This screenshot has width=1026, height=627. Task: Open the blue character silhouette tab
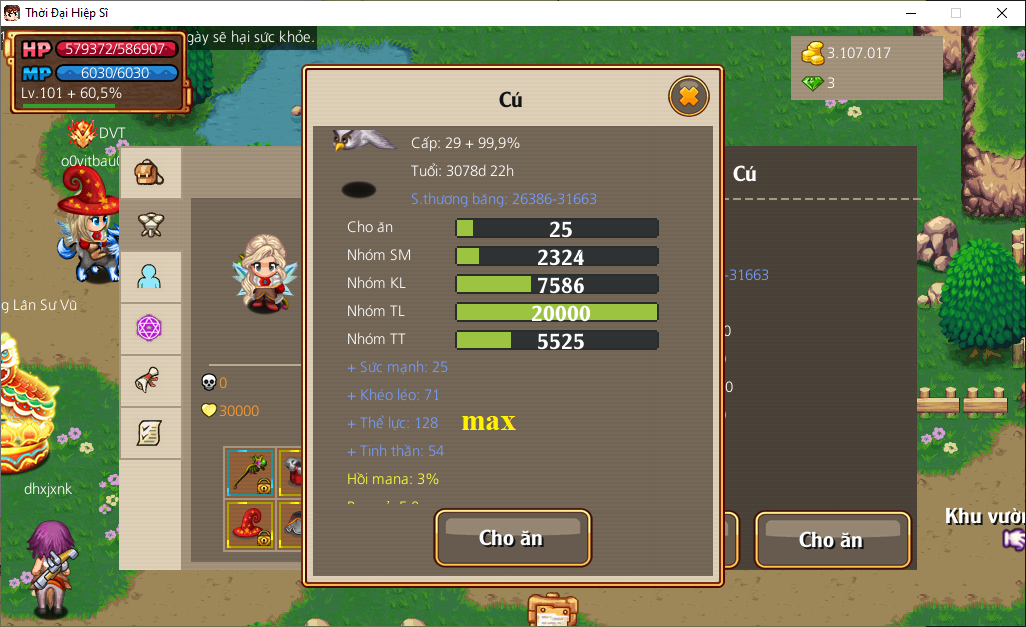click(150, 277)
